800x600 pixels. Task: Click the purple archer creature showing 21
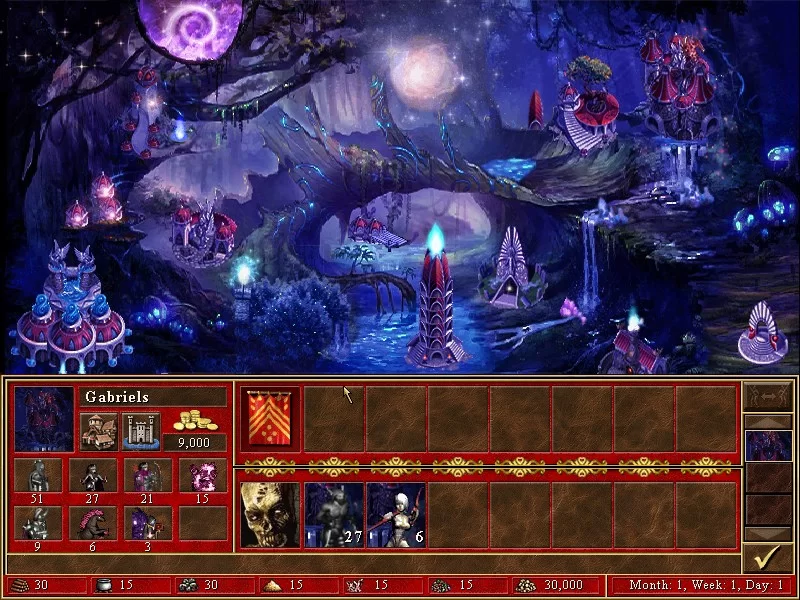(147, 476)
